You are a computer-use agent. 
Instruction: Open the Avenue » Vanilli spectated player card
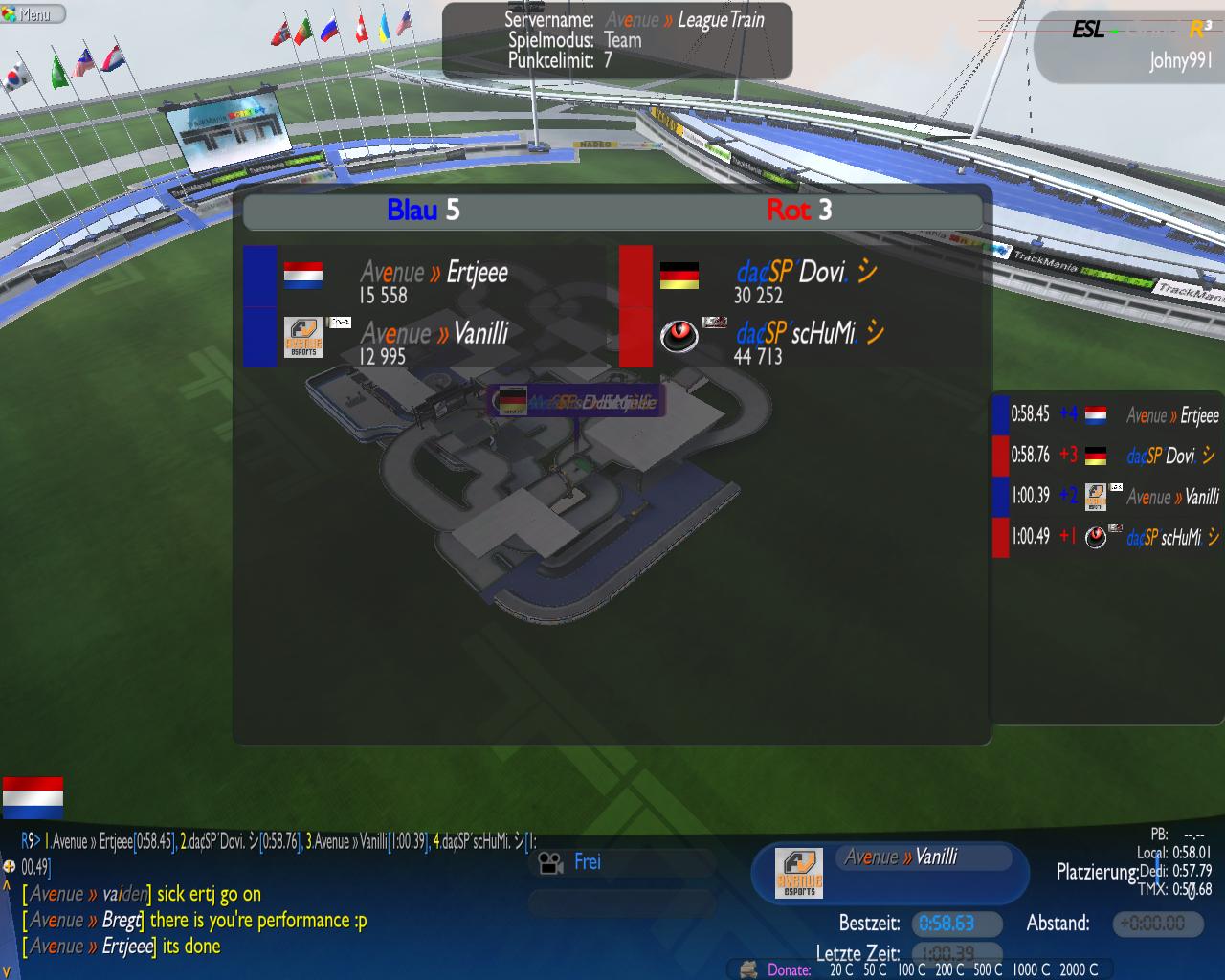point(890,871)
